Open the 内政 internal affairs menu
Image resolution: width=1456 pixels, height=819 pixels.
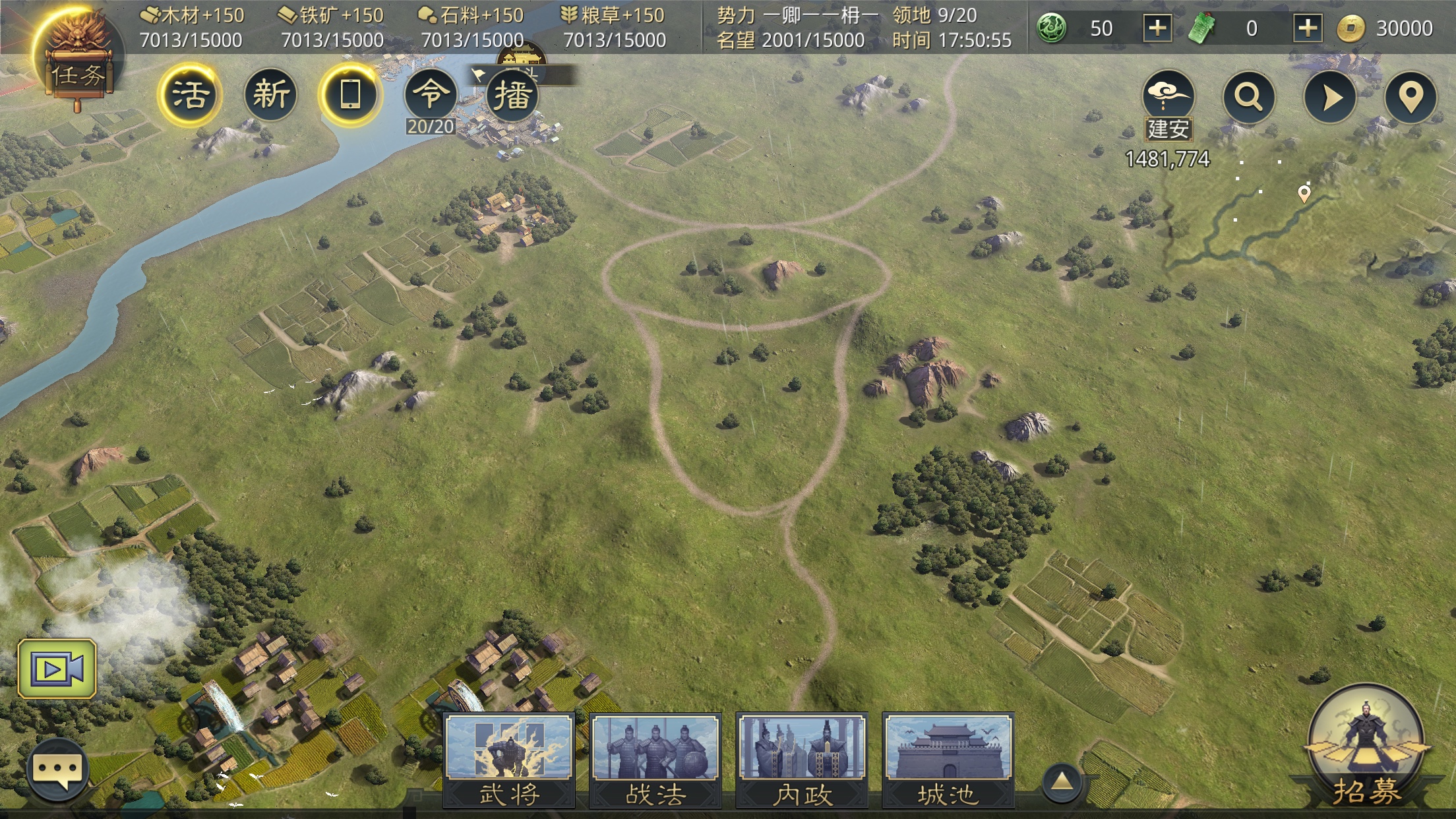[802, 760]
